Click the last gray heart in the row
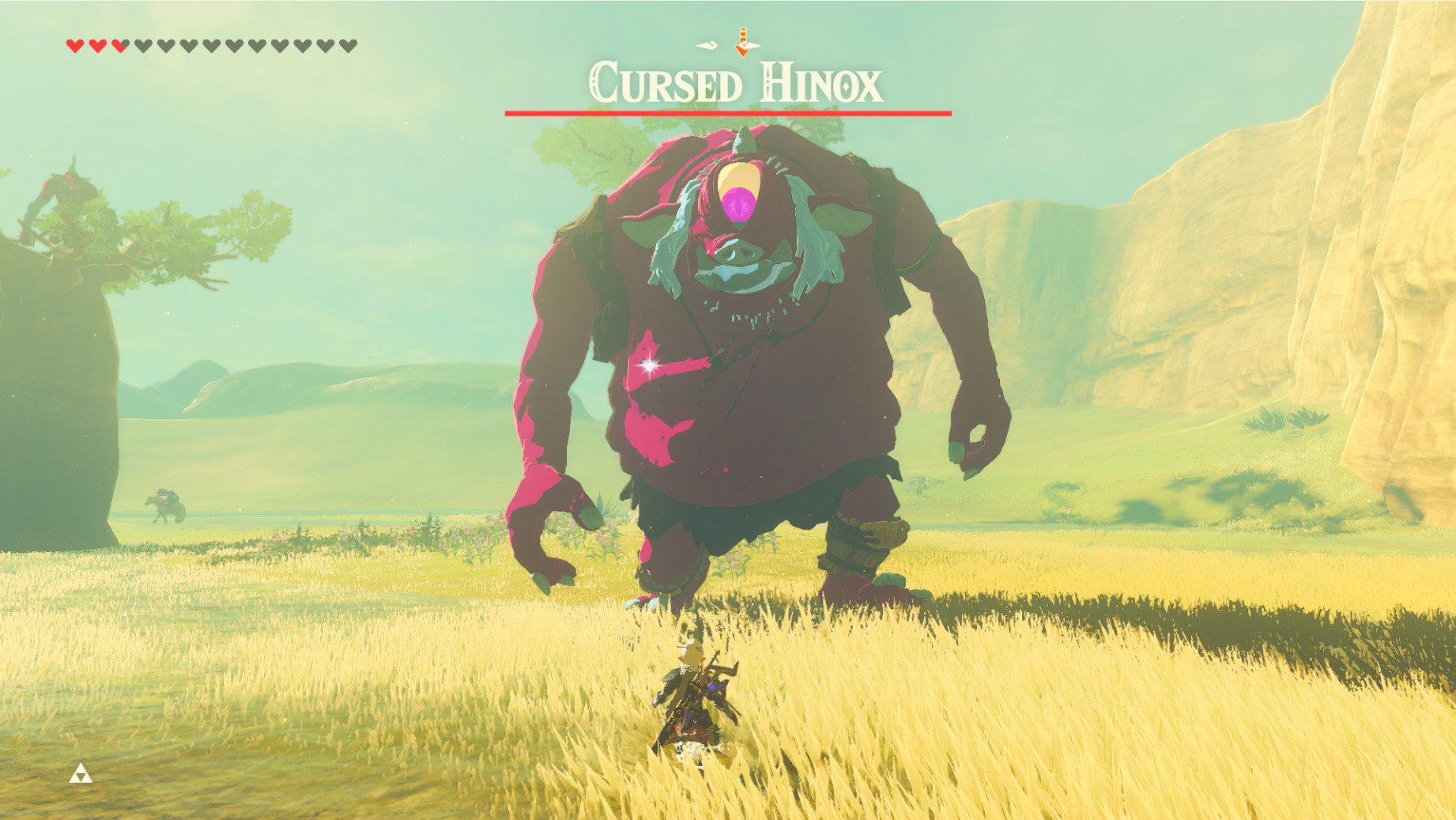This screenshot has height=820, width=1456. (x=346, y=46)
